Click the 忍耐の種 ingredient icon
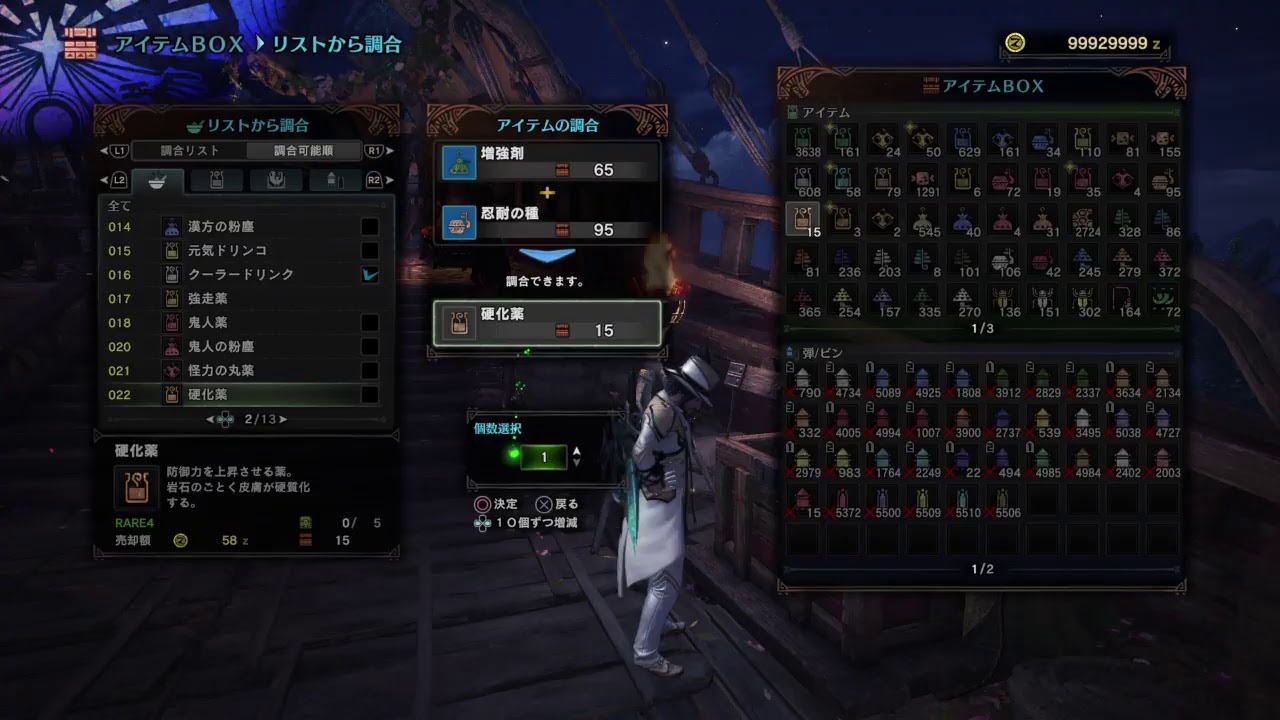The image size is (1280, 720). coord(459,224)
